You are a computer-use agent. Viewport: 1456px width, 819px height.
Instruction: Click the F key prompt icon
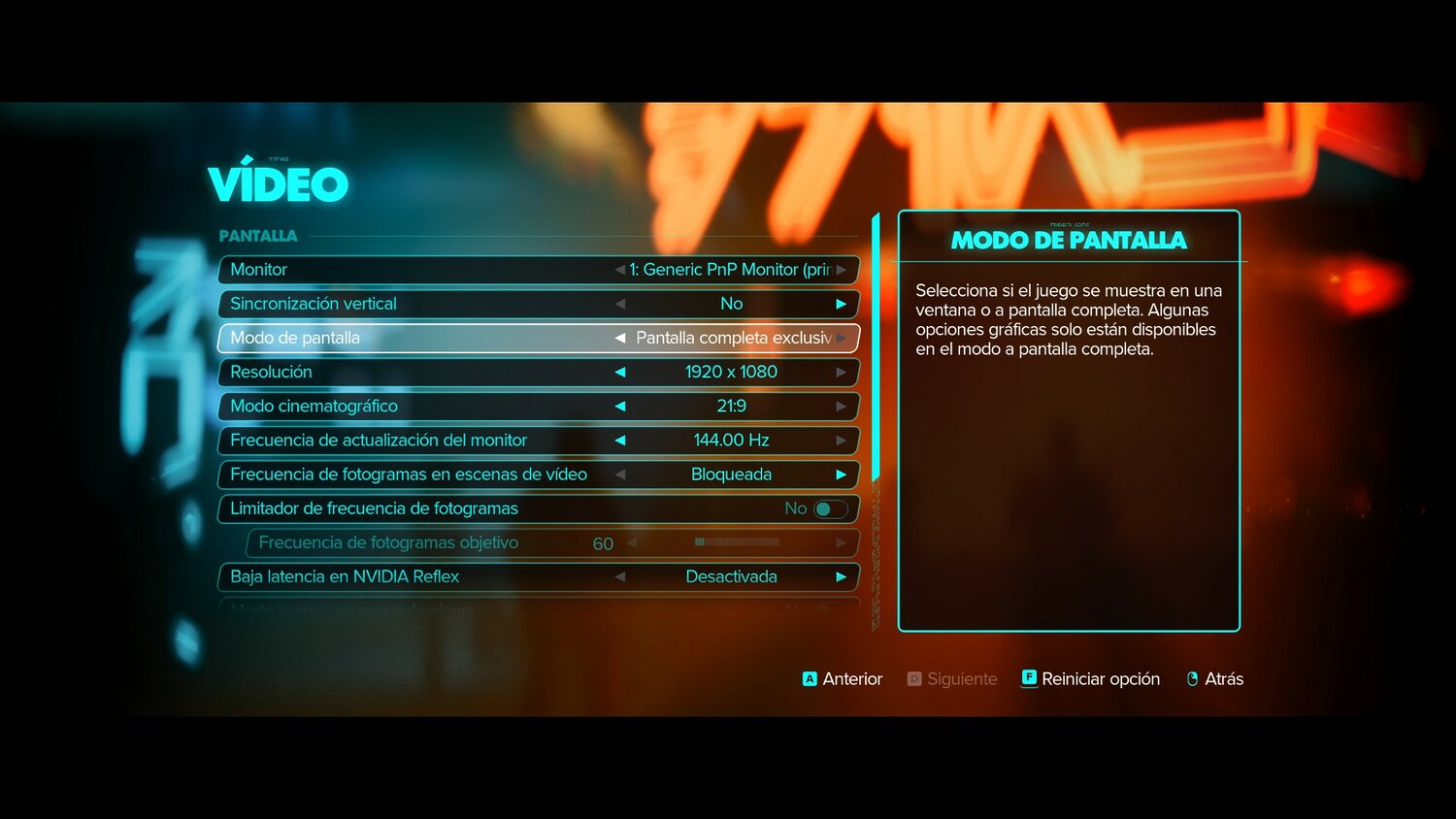point(1029,679)
